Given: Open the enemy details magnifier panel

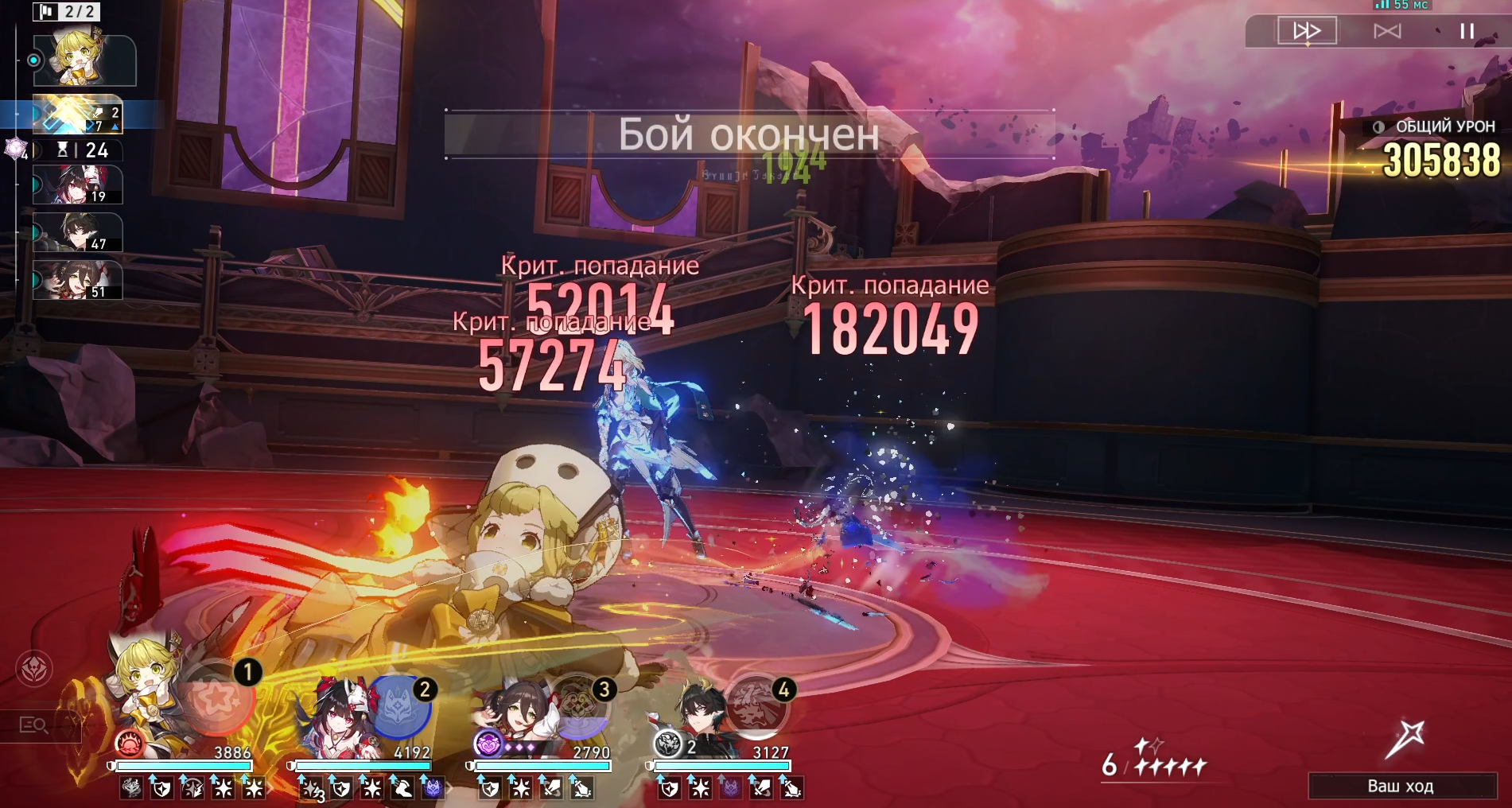Looking at the screenshot, I should tap(34, 724).
